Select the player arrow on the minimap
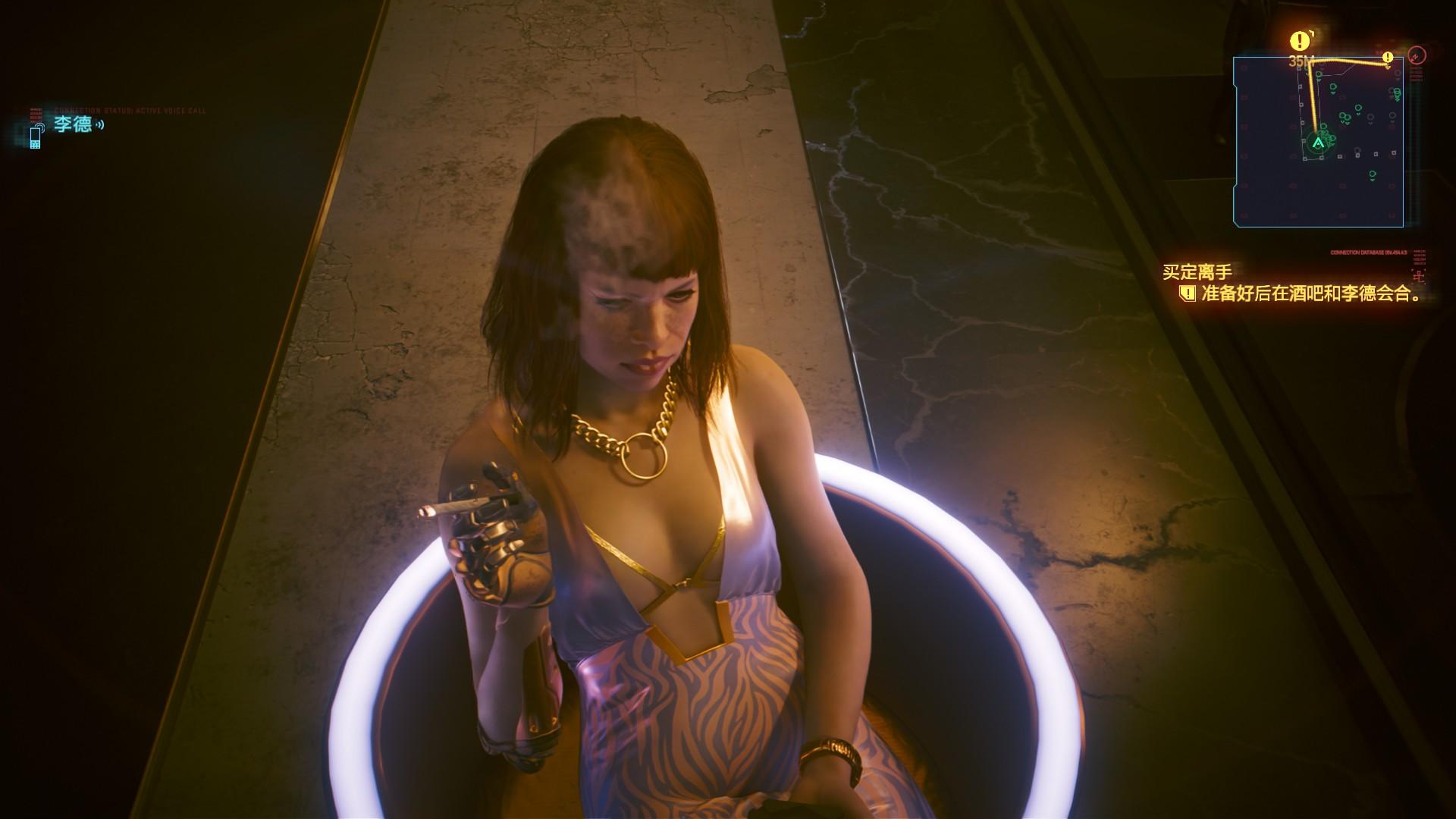1456x819 pixels. (x=1318, y=142)
